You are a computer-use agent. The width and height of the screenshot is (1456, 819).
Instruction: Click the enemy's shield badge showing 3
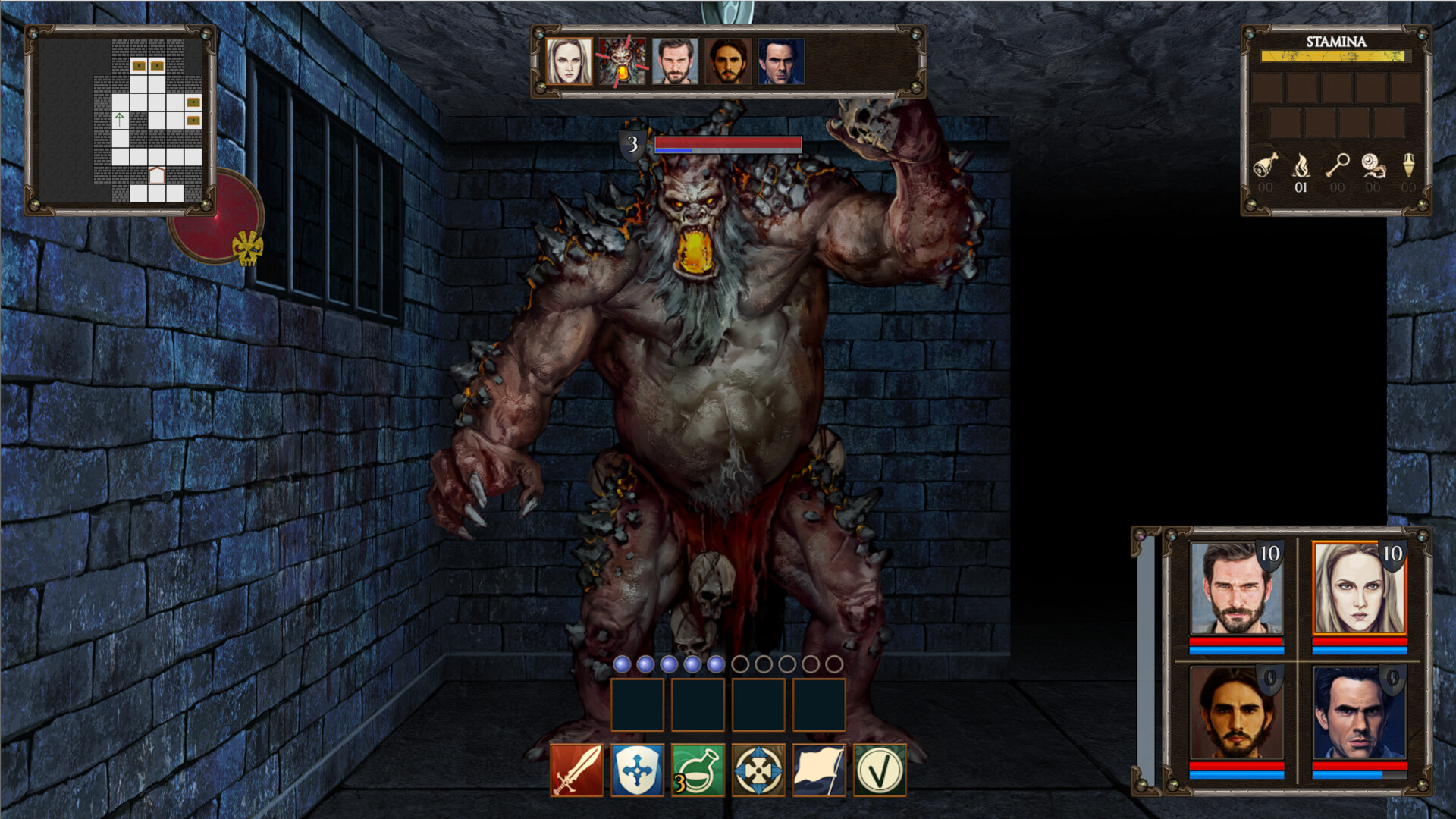[632, 144]
